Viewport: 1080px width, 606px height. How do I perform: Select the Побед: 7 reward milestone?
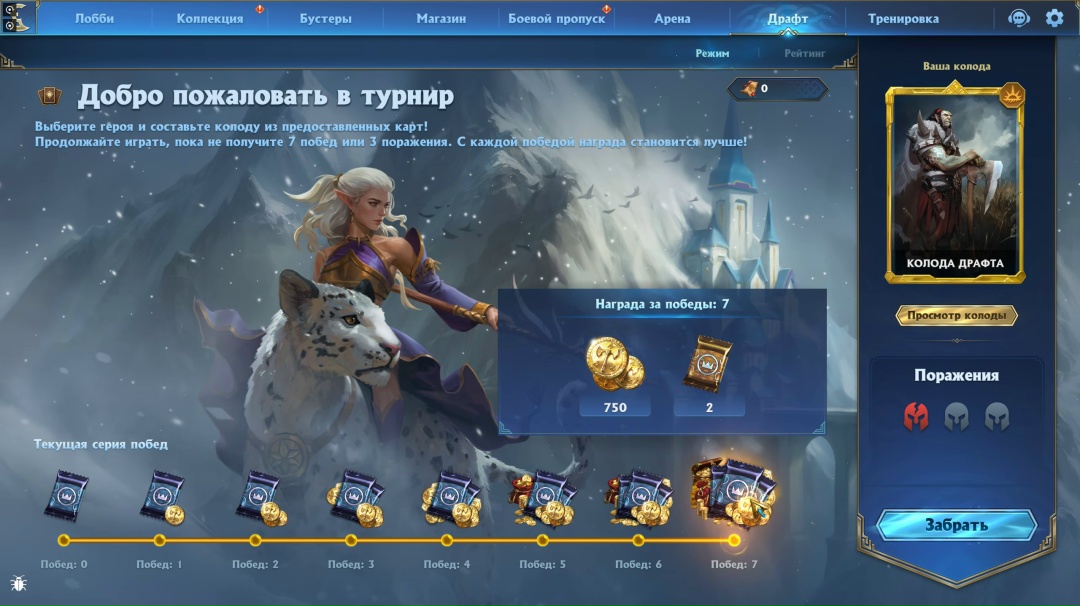coord(734,540)
